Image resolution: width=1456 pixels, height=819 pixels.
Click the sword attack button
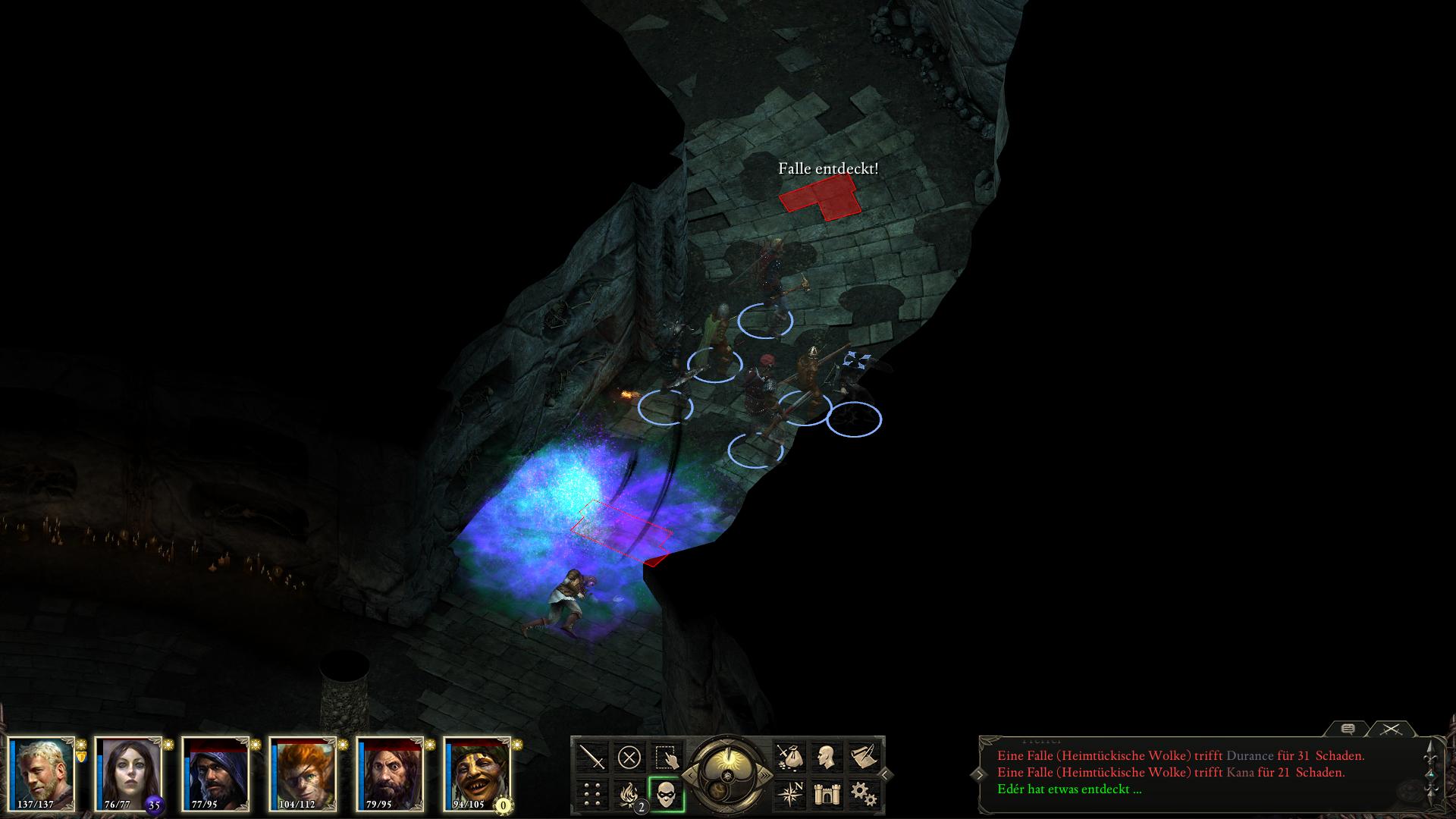tap(592, 757)
